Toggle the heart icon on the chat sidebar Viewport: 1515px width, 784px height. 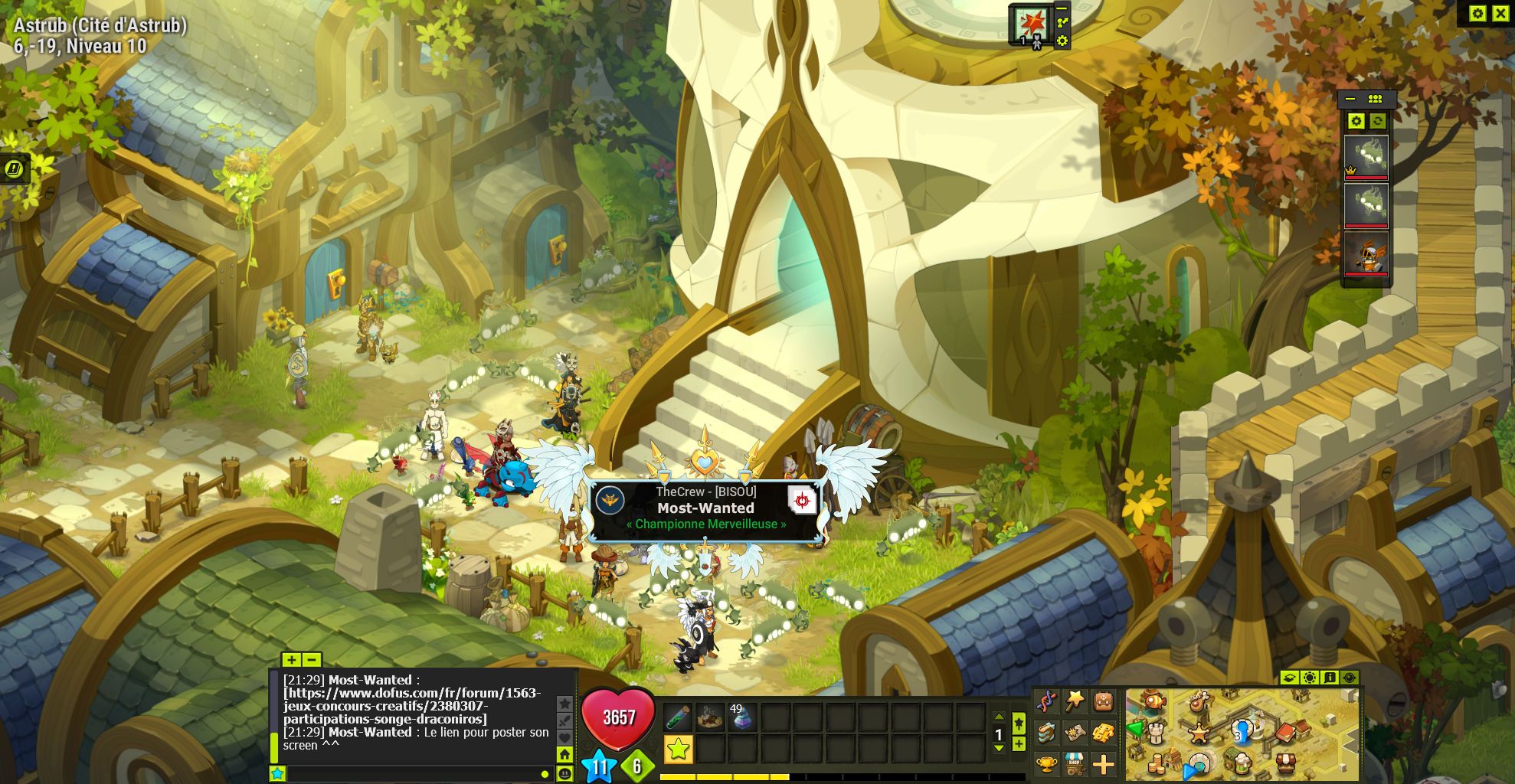(566, 738)
